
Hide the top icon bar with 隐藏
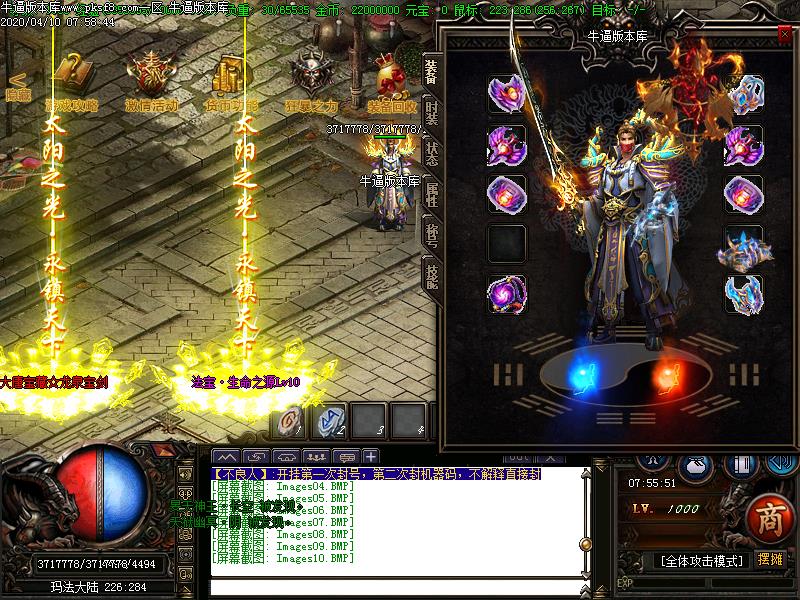pyautogui.click(x=16, y=86)
